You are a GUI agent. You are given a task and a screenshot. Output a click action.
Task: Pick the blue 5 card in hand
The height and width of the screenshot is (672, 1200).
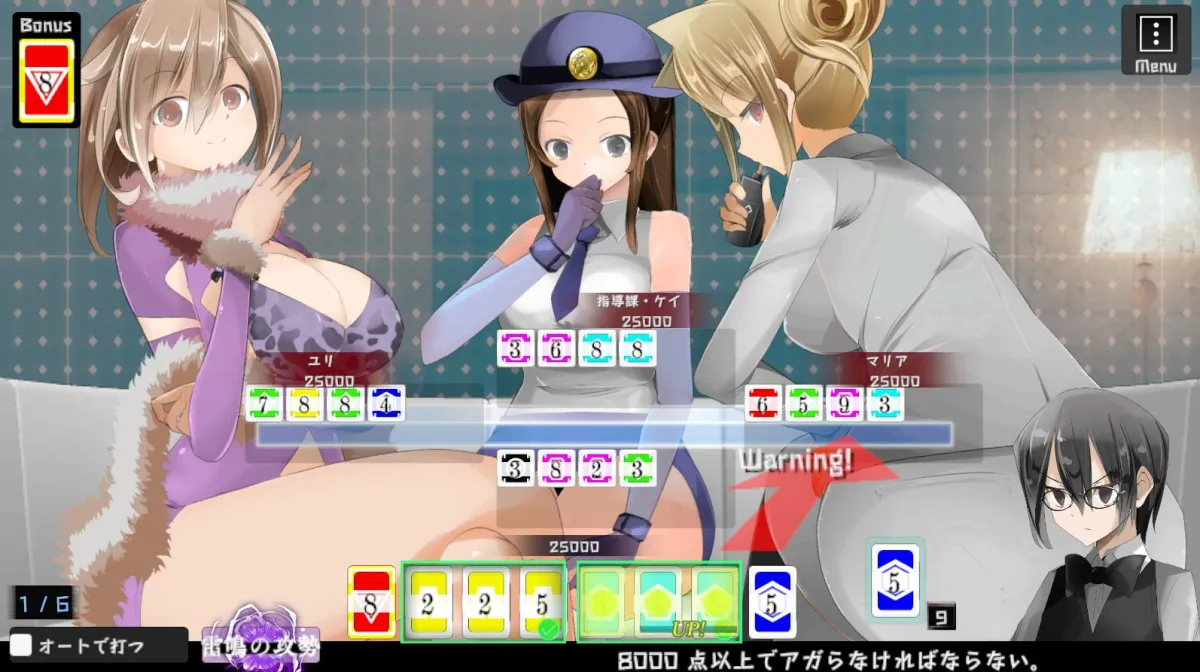(772, 601)
